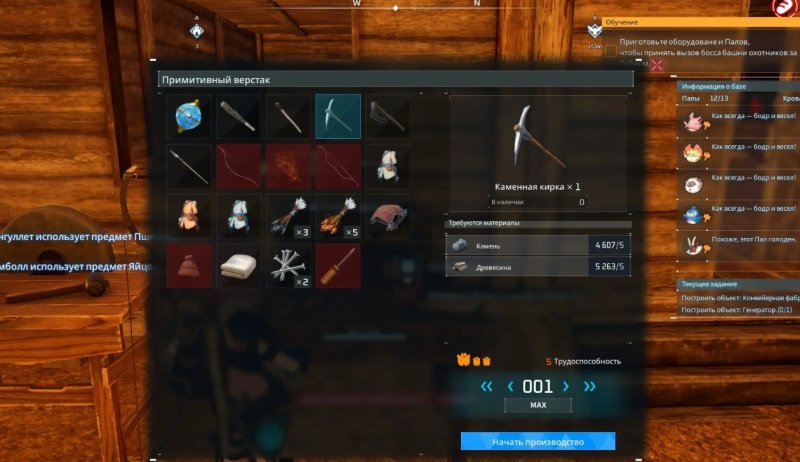Select the red pouch recipe slot

point(188,266)
